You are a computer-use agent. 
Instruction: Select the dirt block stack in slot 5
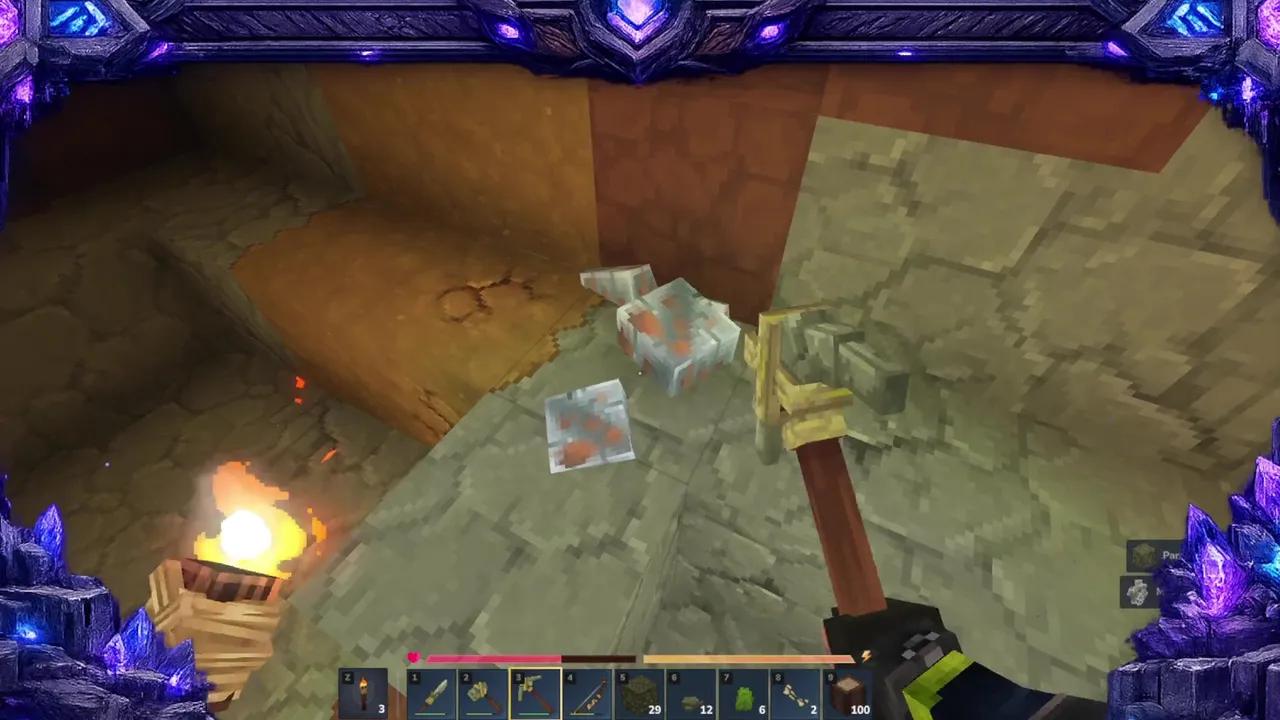click(x=642, y=691)
